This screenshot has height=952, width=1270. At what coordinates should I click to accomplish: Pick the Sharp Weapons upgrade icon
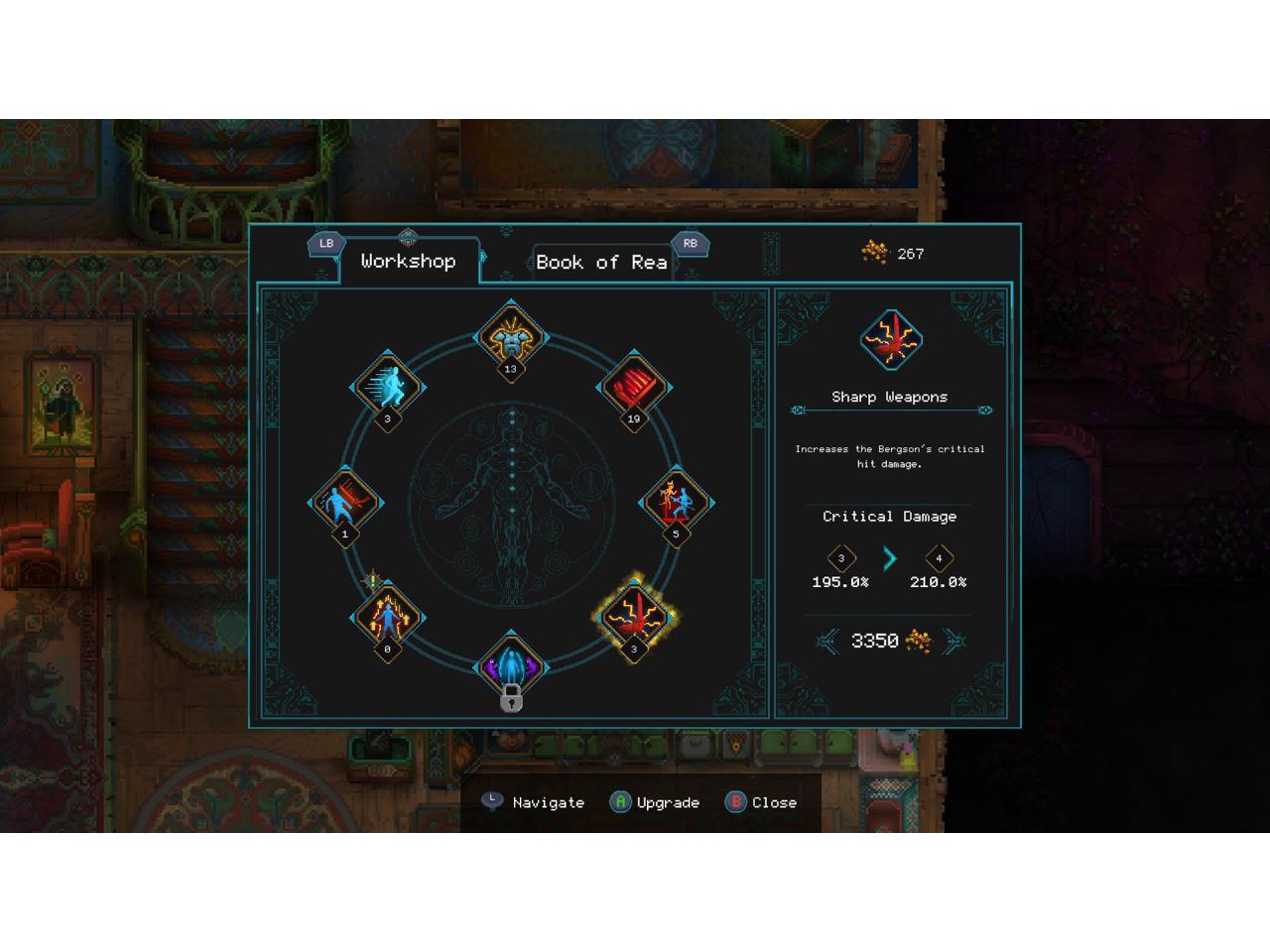[634, 616]
